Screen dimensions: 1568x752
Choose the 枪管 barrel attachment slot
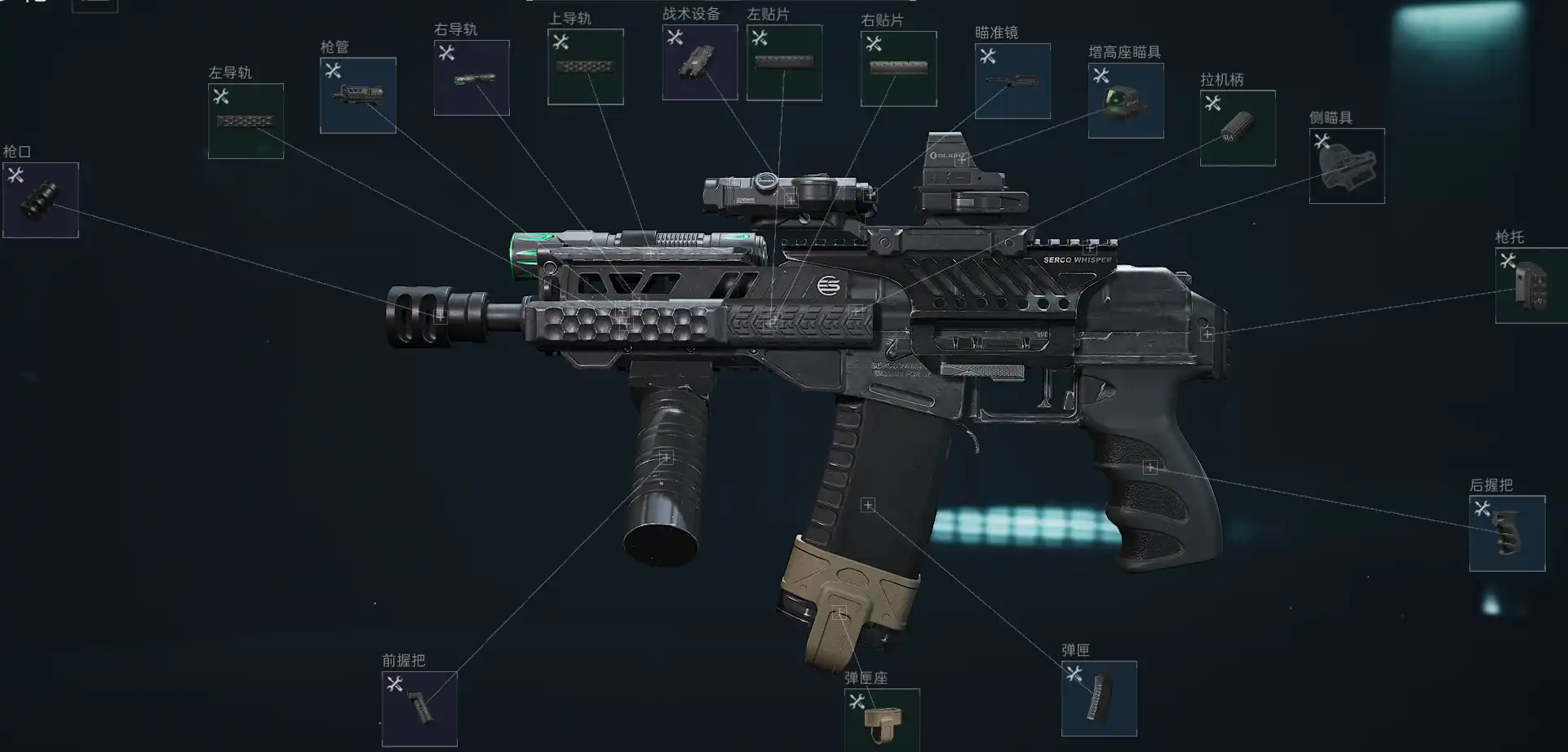[x=358, y=95]
